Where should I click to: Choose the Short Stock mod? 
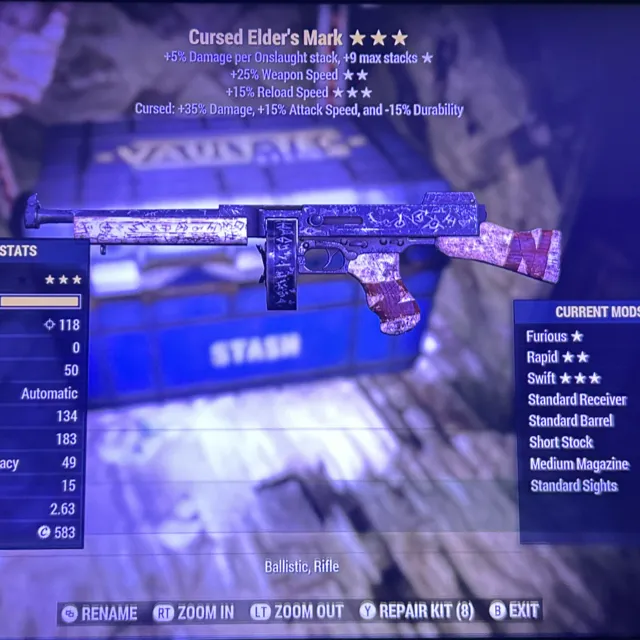561,442
